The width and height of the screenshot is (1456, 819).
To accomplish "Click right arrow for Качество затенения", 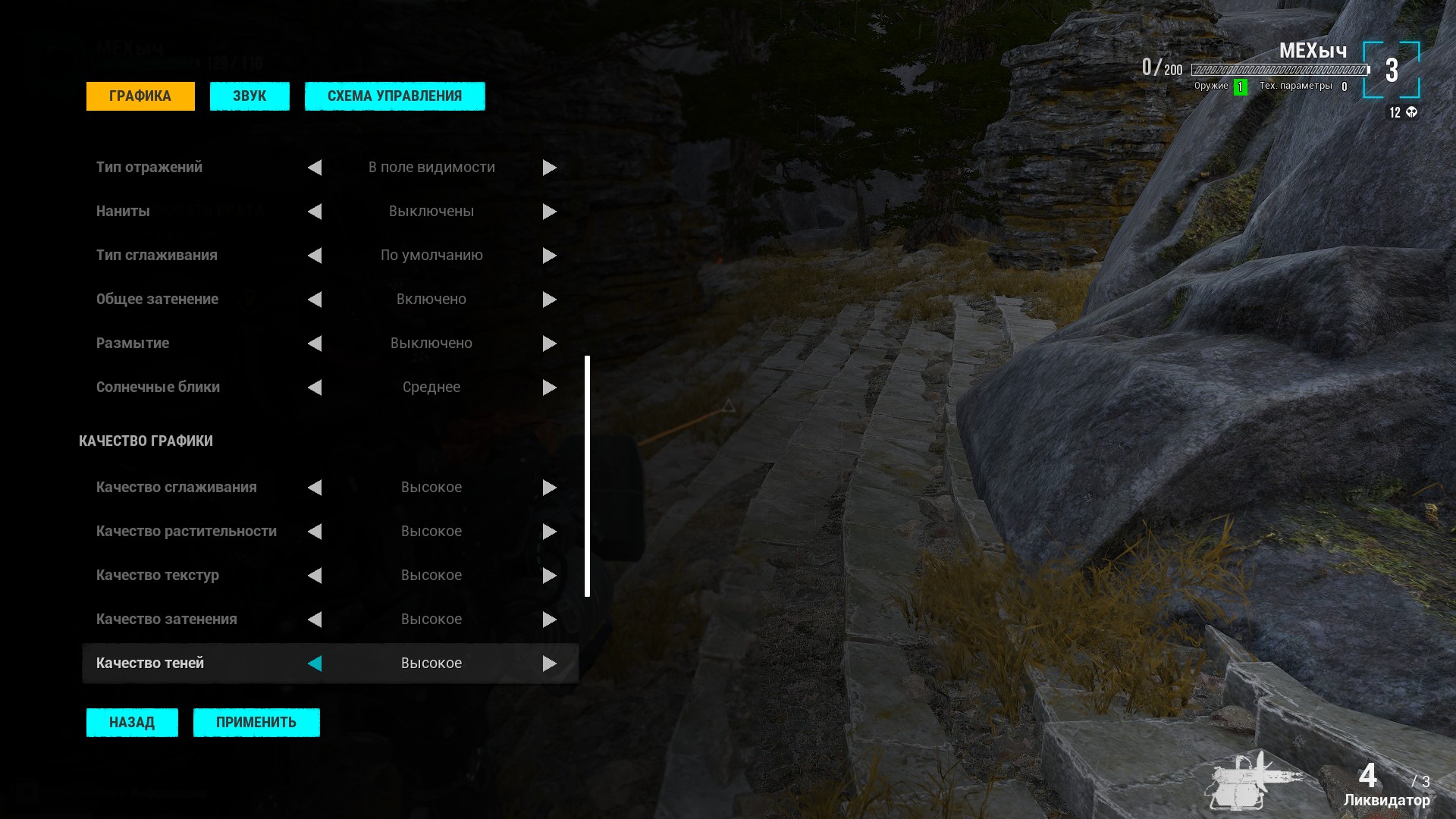I will pyautogui.click(x=550, y=620).
